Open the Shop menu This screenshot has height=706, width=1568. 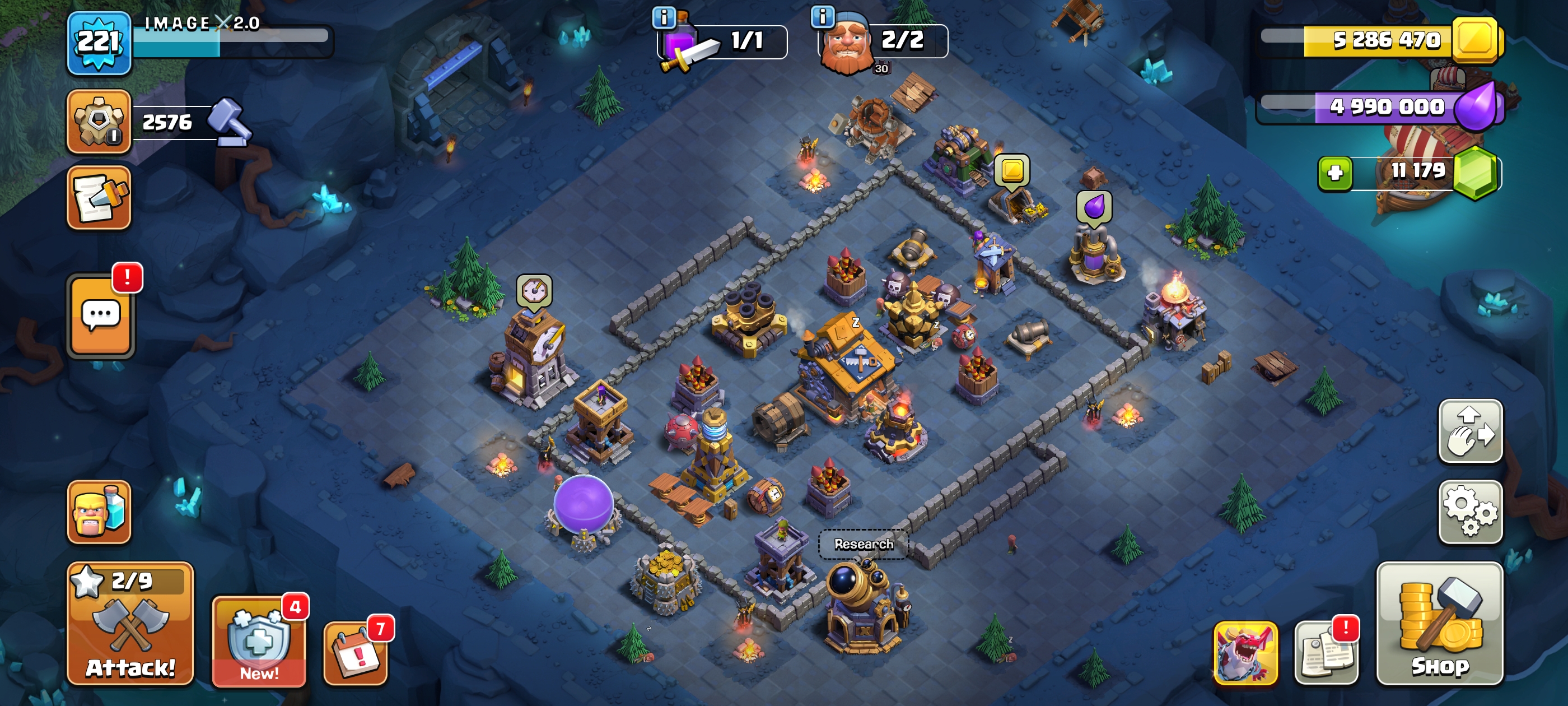1440,623
